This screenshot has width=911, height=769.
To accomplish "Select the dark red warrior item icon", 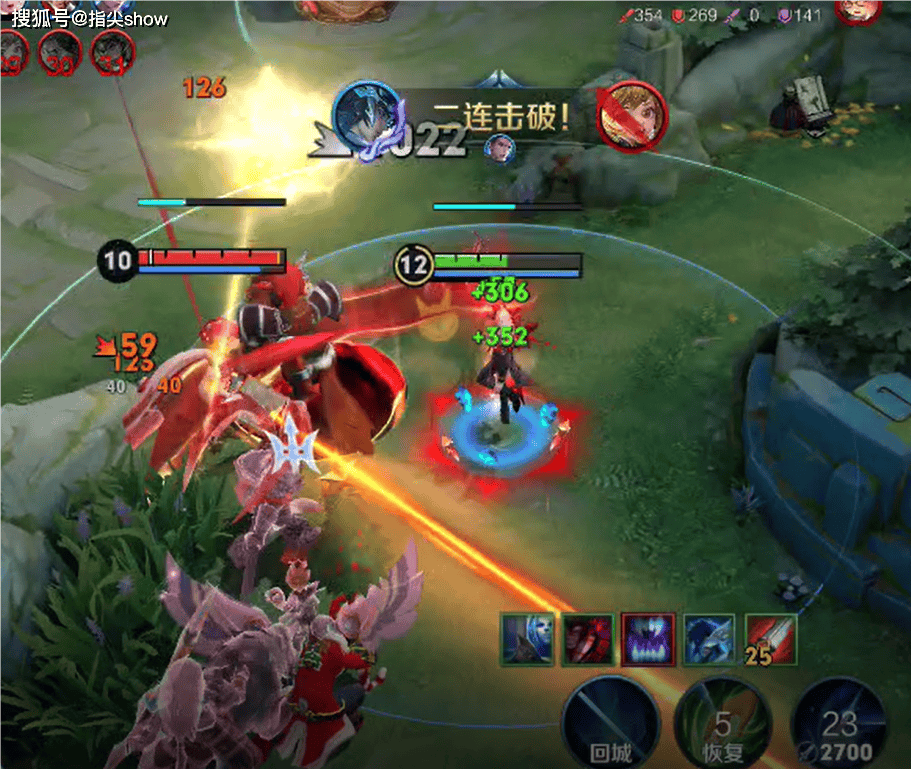I will coord(588,640).
